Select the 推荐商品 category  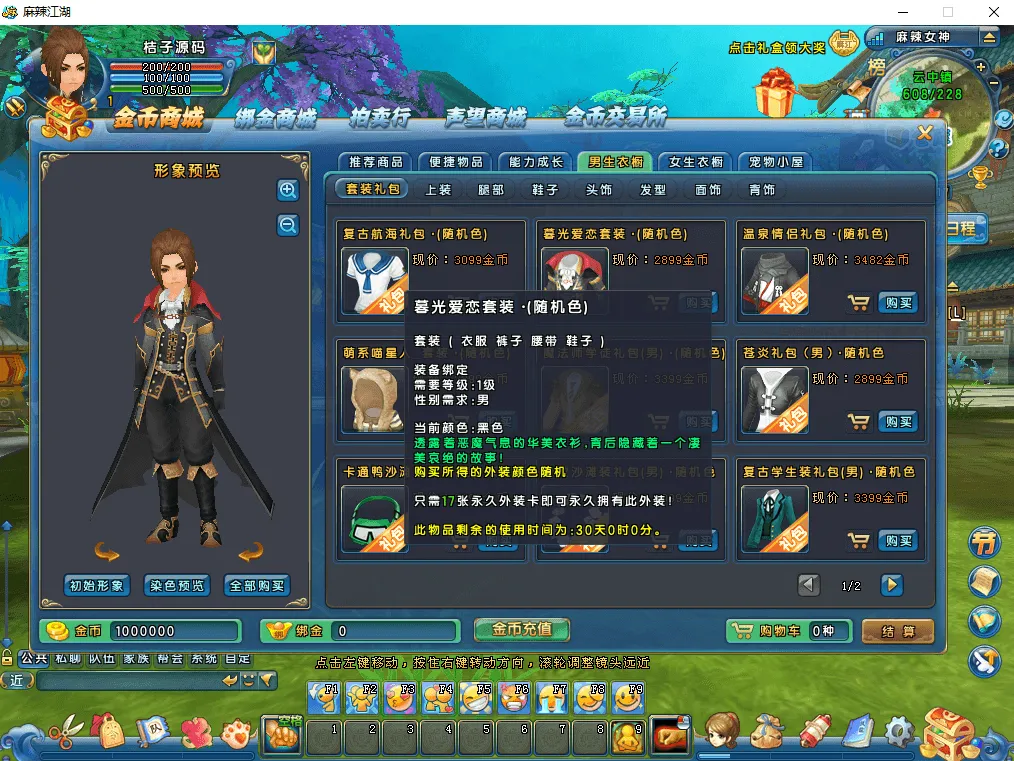click(376, 162)
